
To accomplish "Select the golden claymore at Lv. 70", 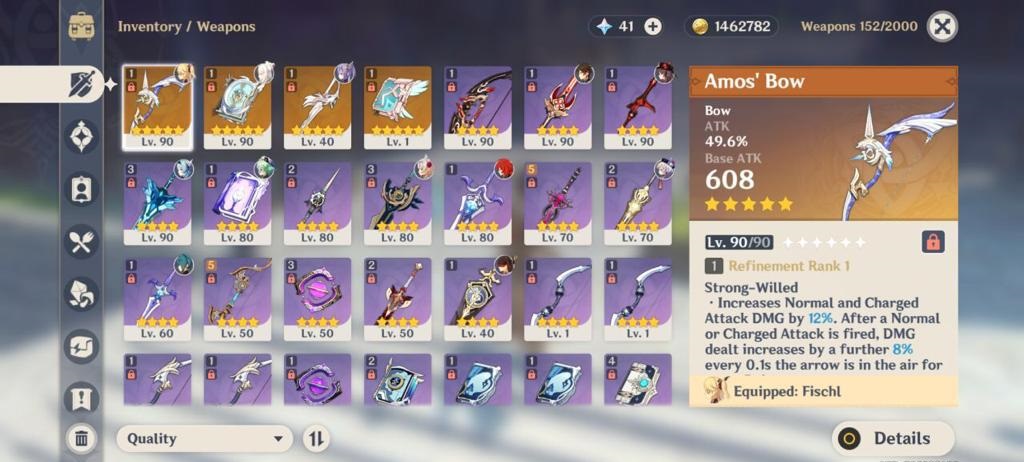I will [x=637, y=202].
